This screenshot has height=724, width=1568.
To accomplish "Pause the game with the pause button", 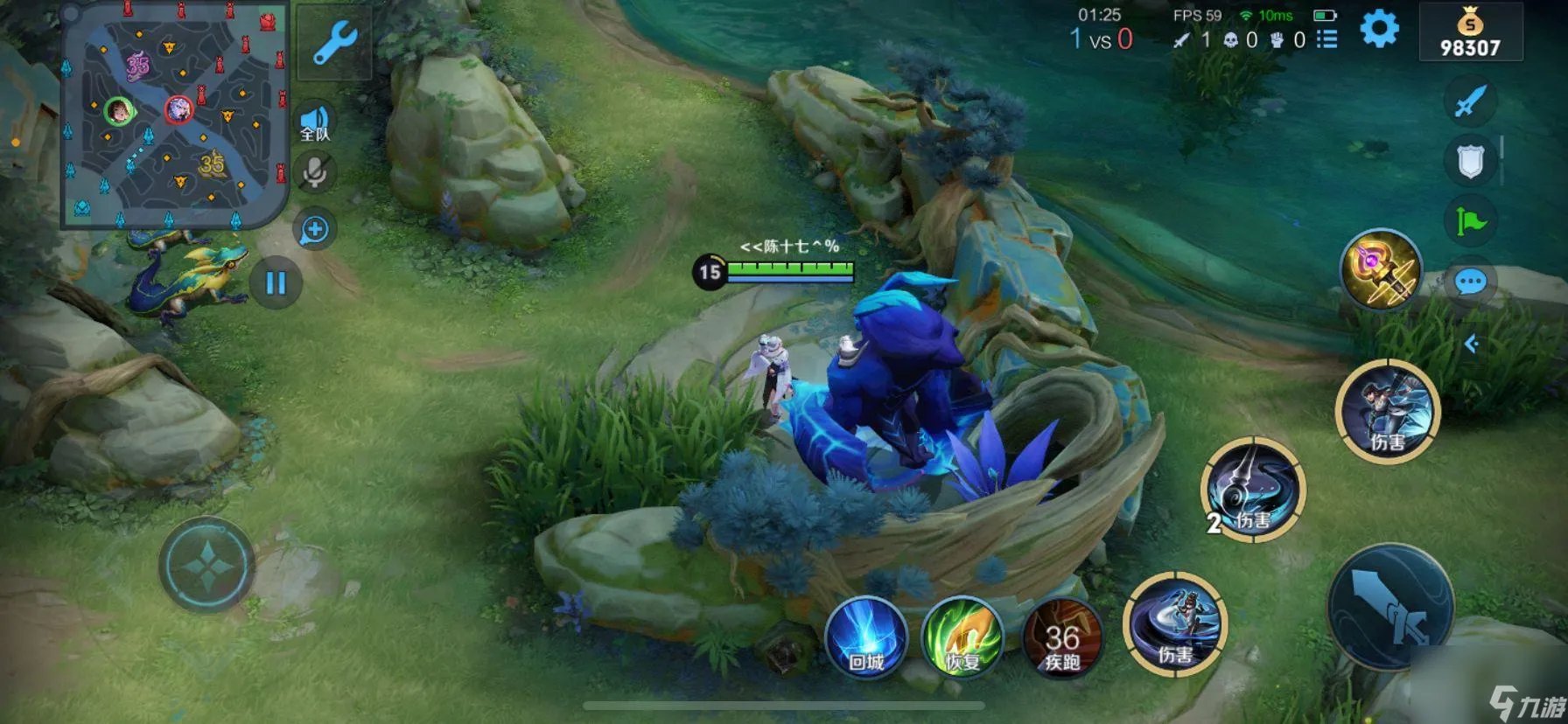I will pyautogui.click(x=276, y=282).
